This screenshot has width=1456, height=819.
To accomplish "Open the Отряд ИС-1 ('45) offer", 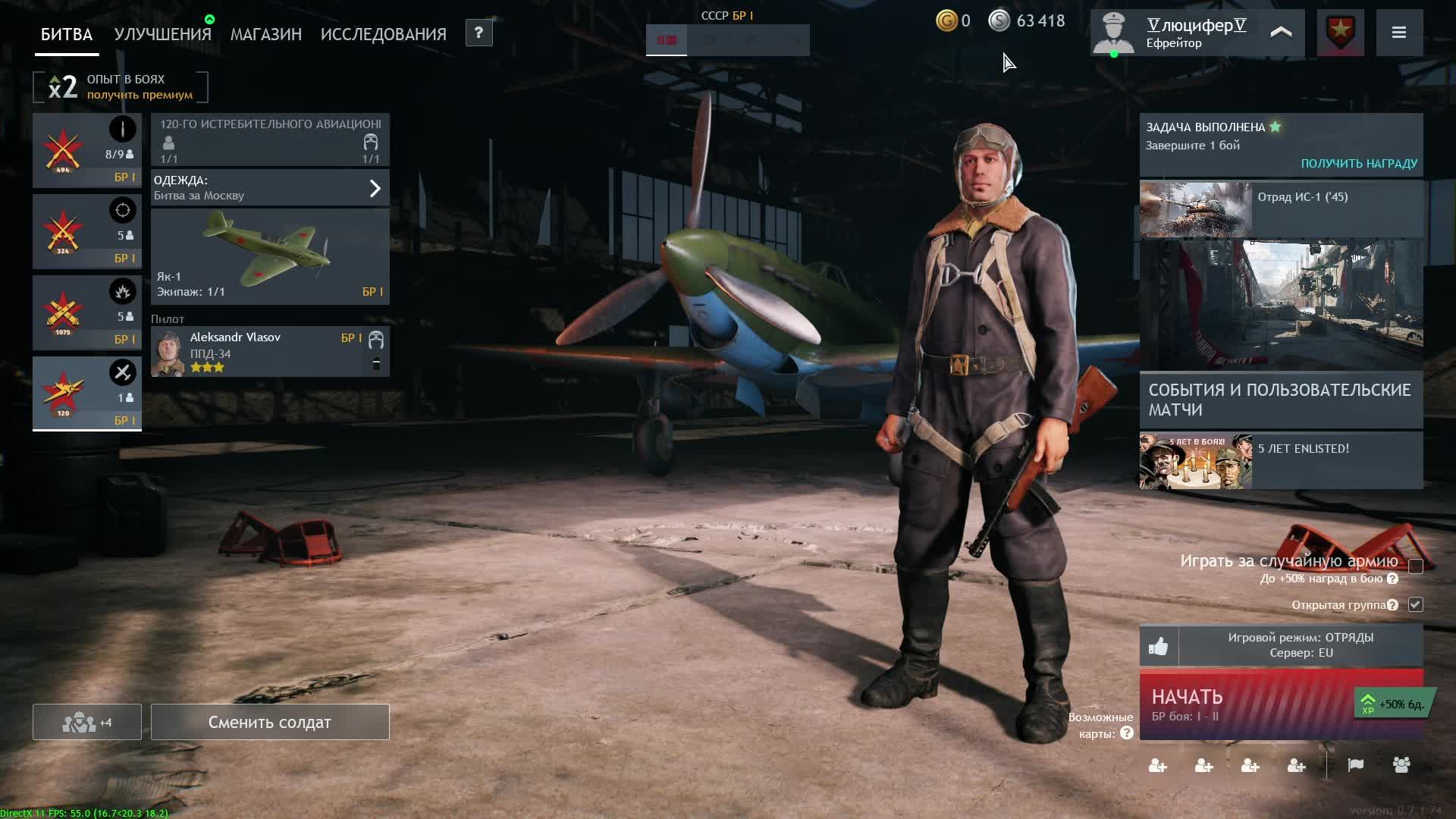I will tap(1280, 209).
